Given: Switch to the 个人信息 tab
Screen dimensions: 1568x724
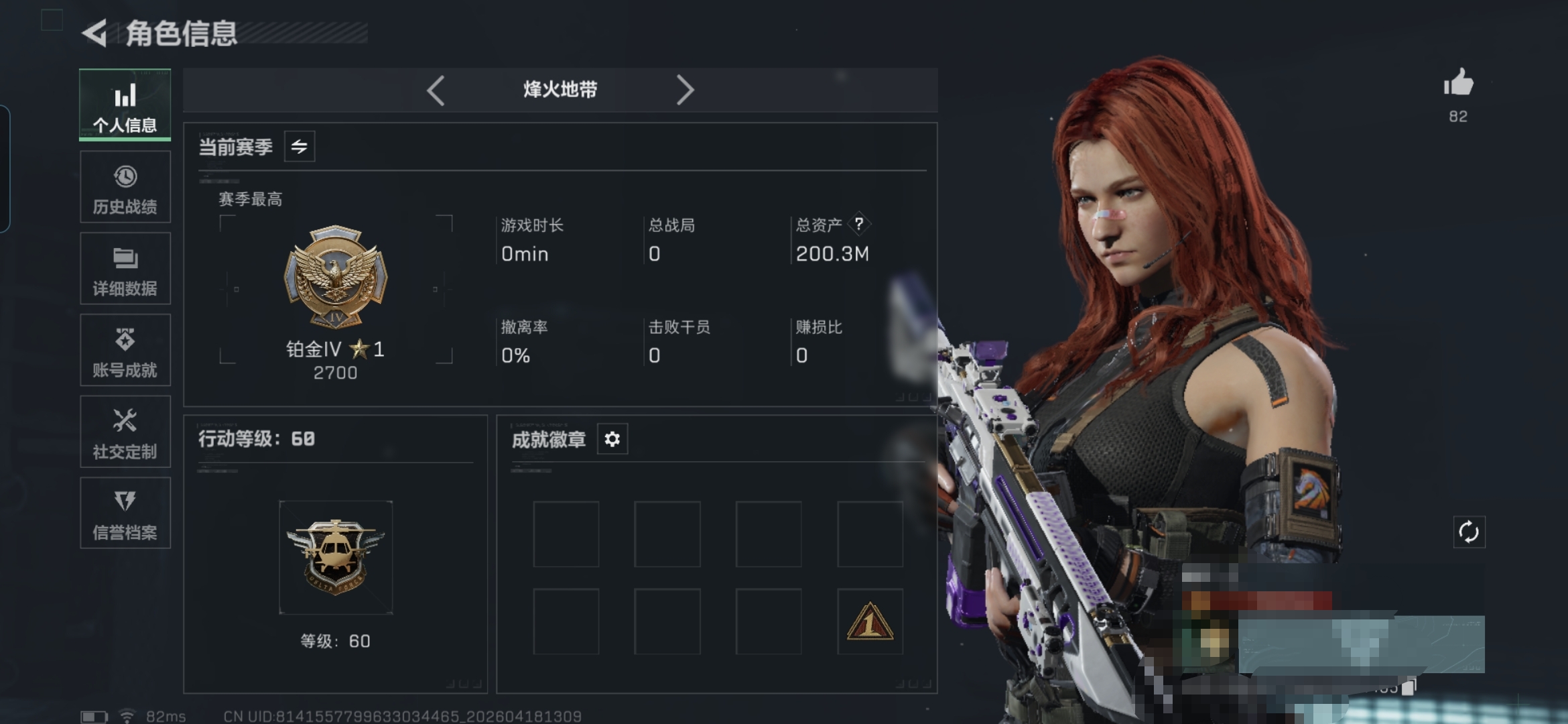Looking at the screenshot, I should coord(125,105).
